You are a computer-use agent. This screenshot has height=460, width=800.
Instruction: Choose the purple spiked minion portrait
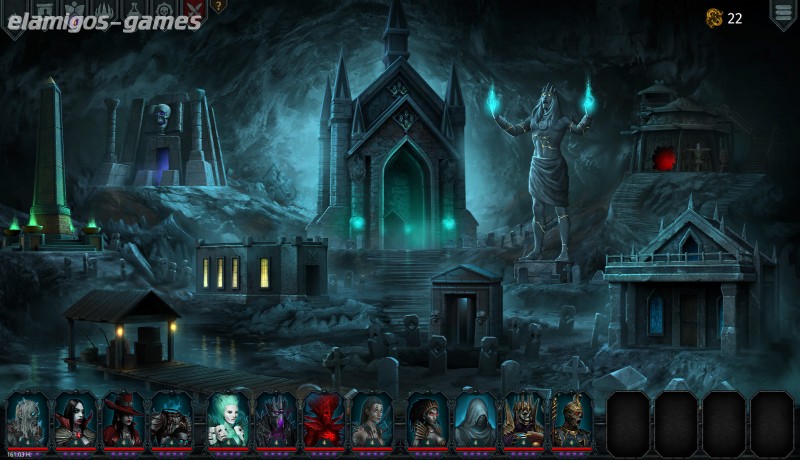tap(275, 418)
